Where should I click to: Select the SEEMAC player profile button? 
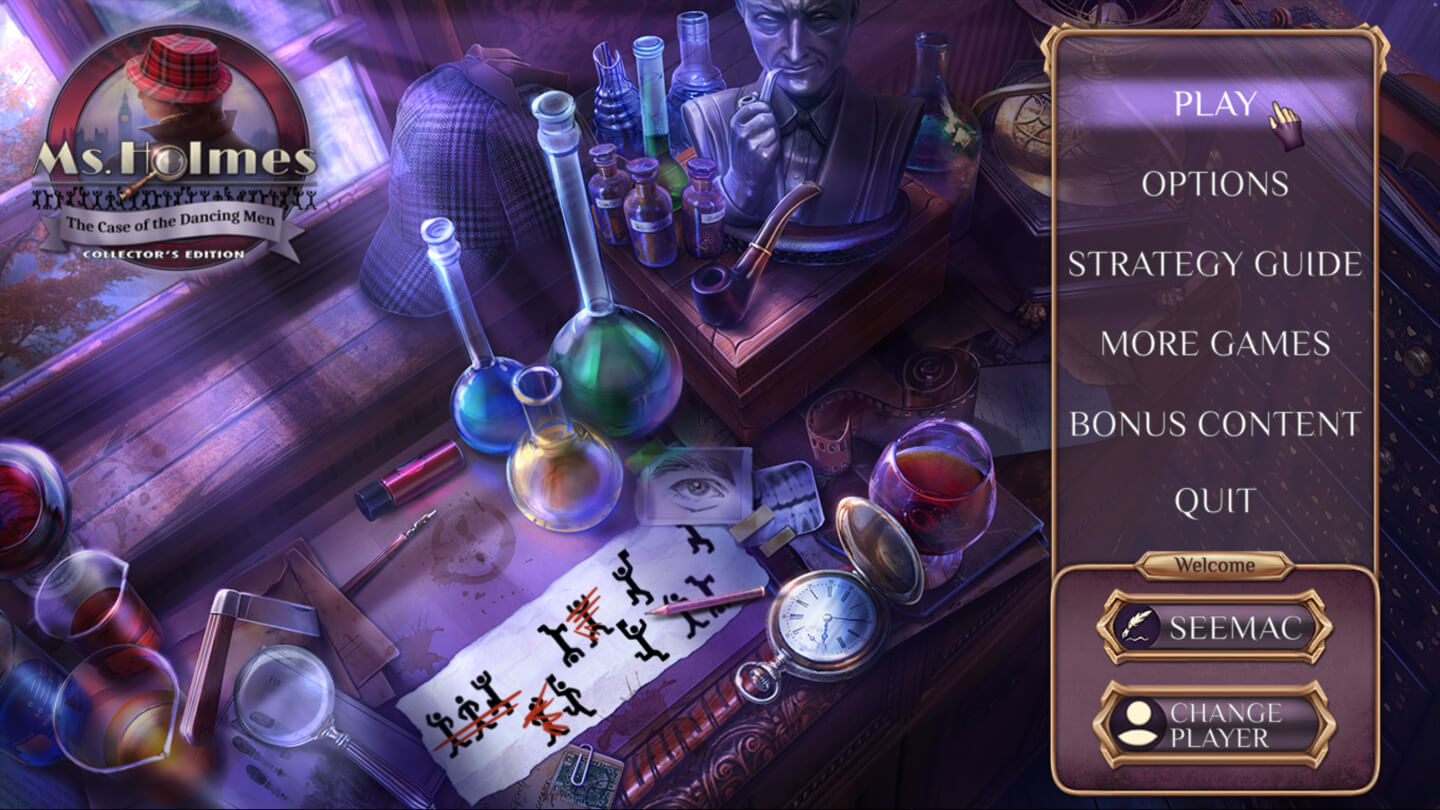(1215, 627)
